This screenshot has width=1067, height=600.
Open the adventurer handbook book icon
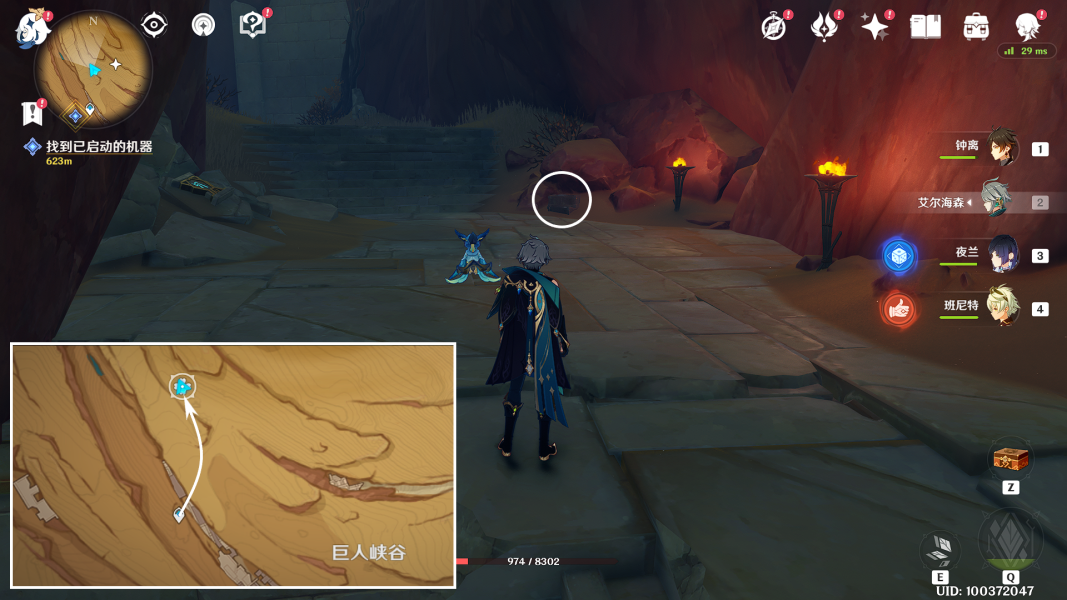coord(926,27)
